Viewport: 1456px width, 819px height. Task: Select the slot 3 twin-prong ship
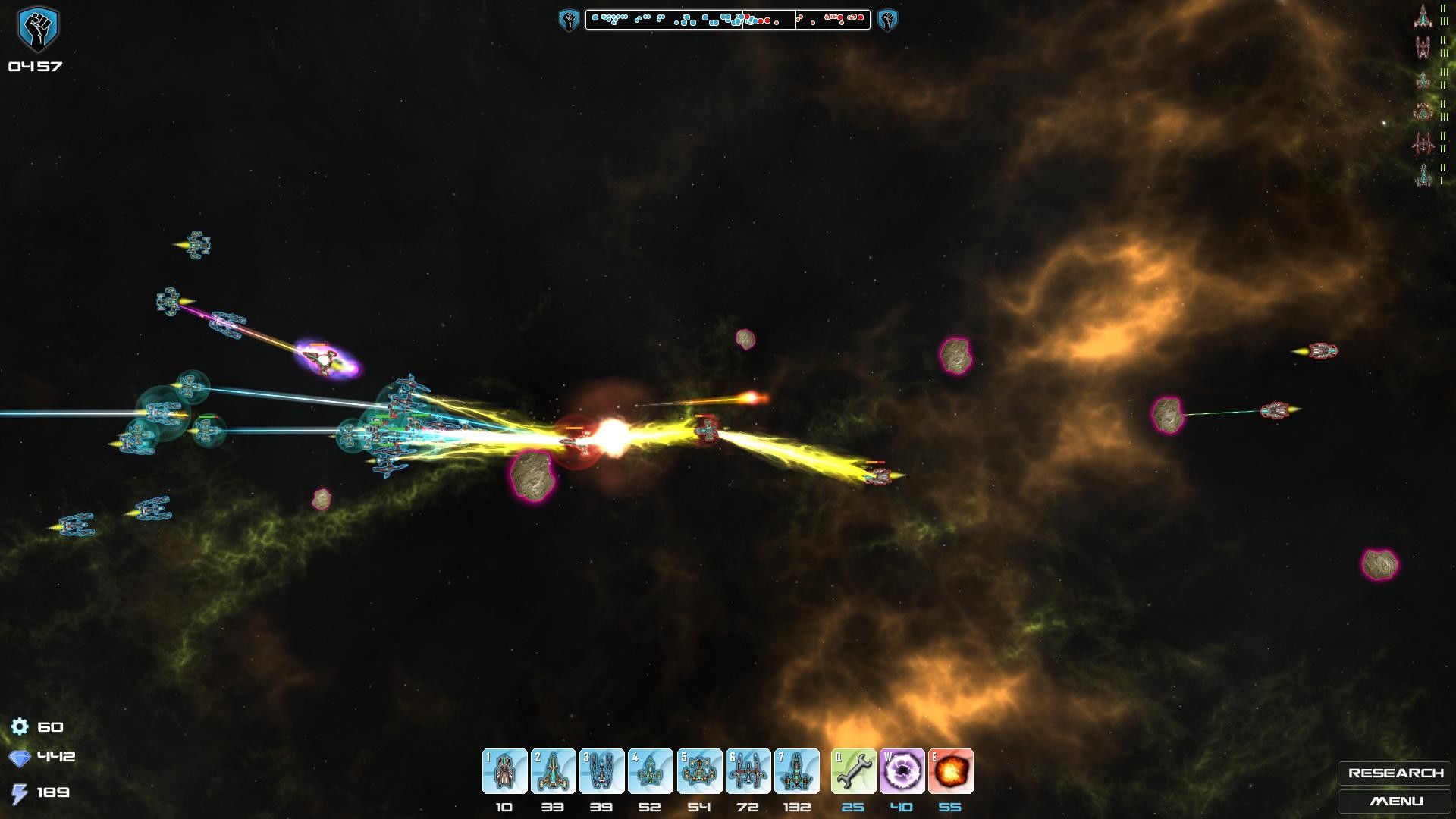tap(601, 771)
